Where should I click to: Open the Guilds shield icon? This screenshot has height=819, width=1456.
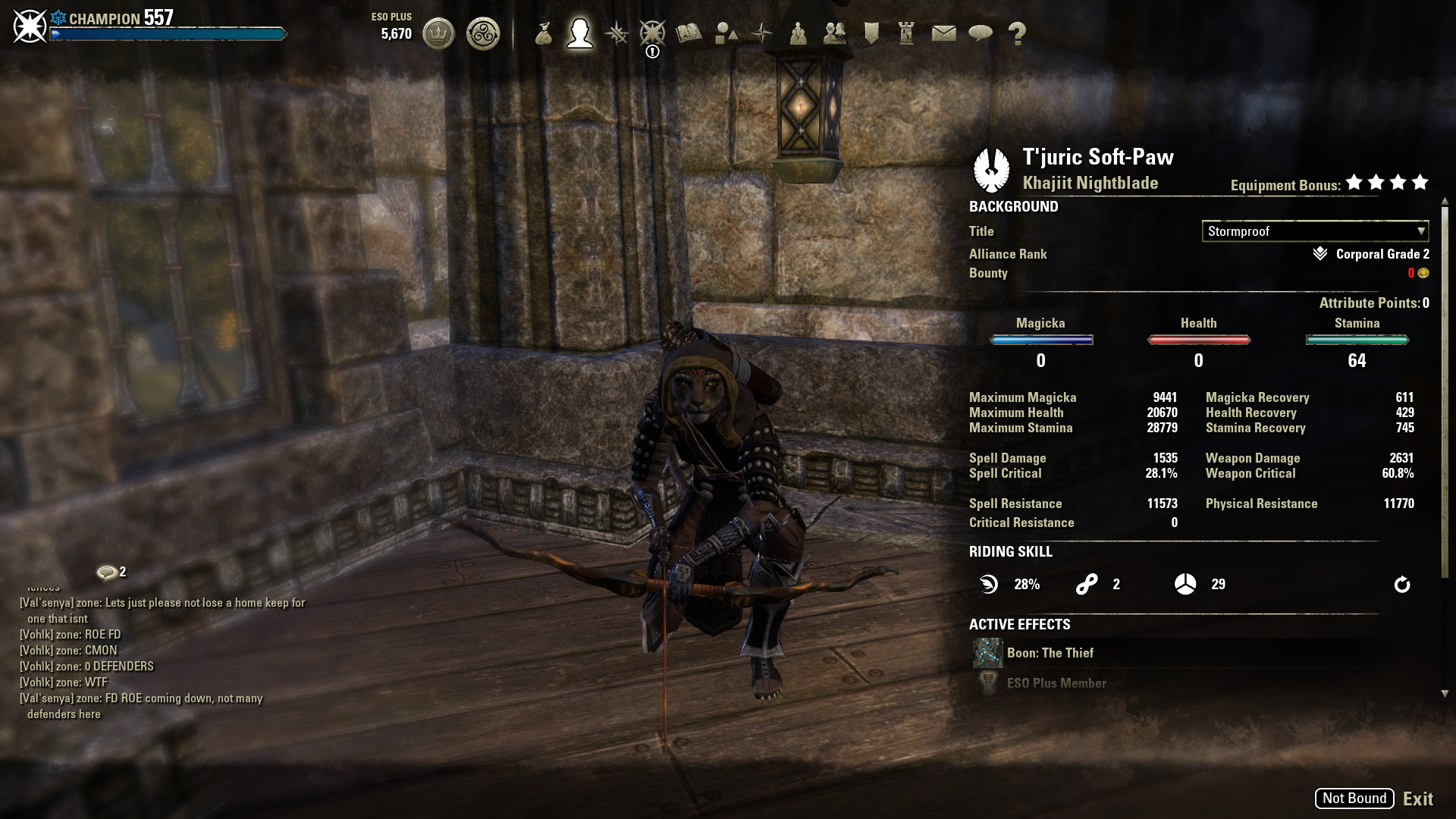tap(871, 33)
